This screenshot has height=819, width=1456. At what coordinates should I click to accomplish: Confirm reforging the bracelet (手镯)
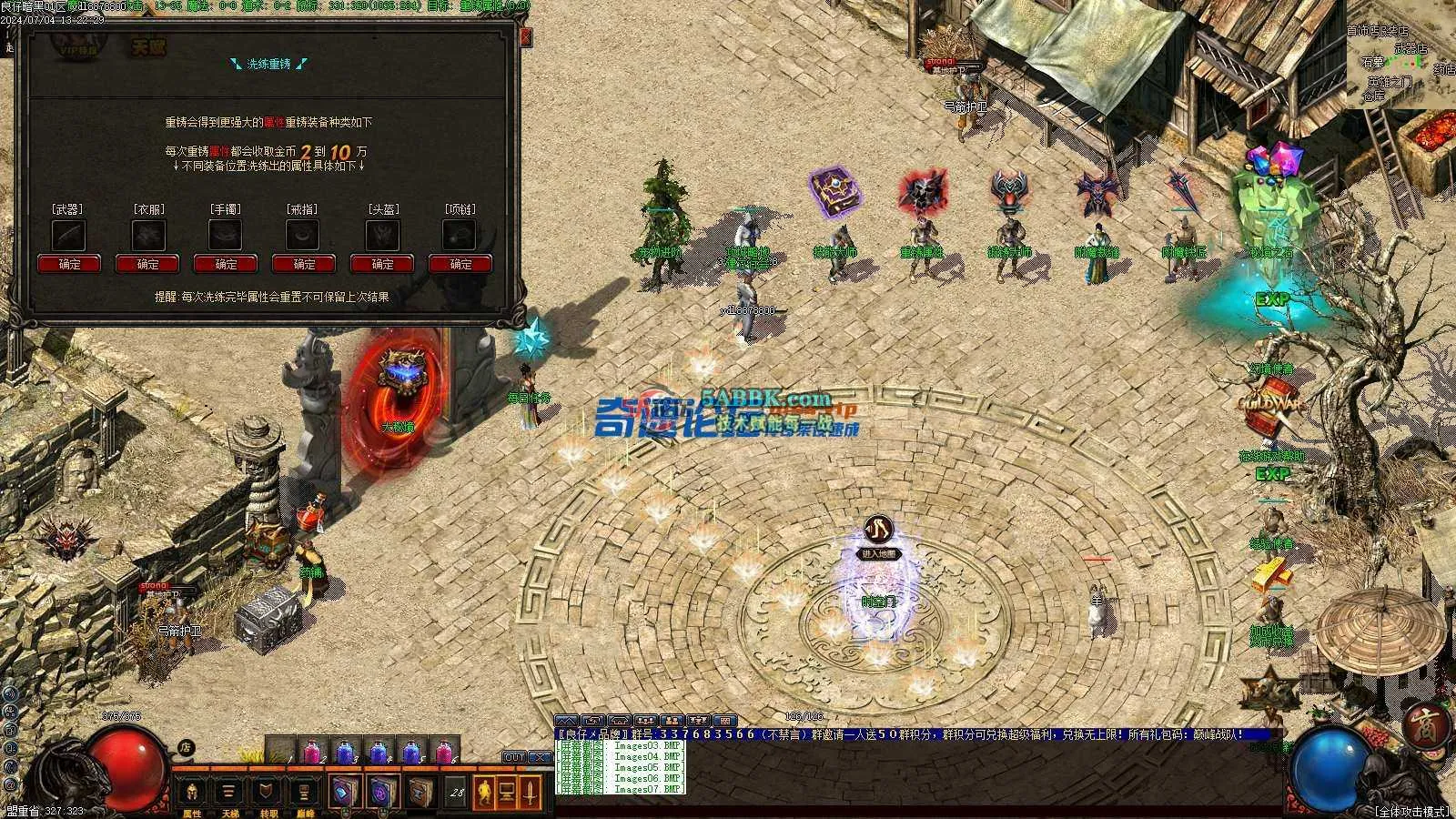click(x=226, y=264)
